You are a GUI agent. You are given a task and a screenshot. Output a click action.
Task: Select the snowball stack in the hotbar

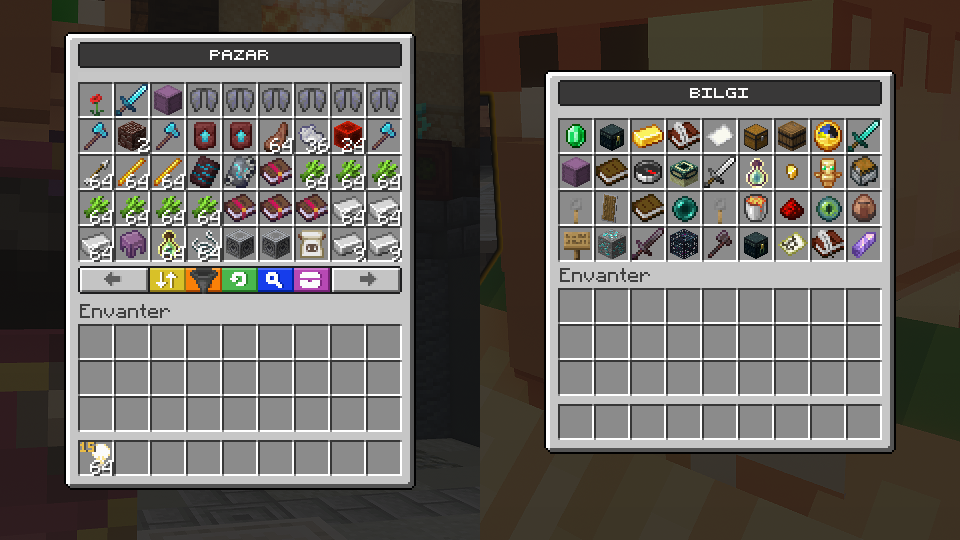coord(99,458)
